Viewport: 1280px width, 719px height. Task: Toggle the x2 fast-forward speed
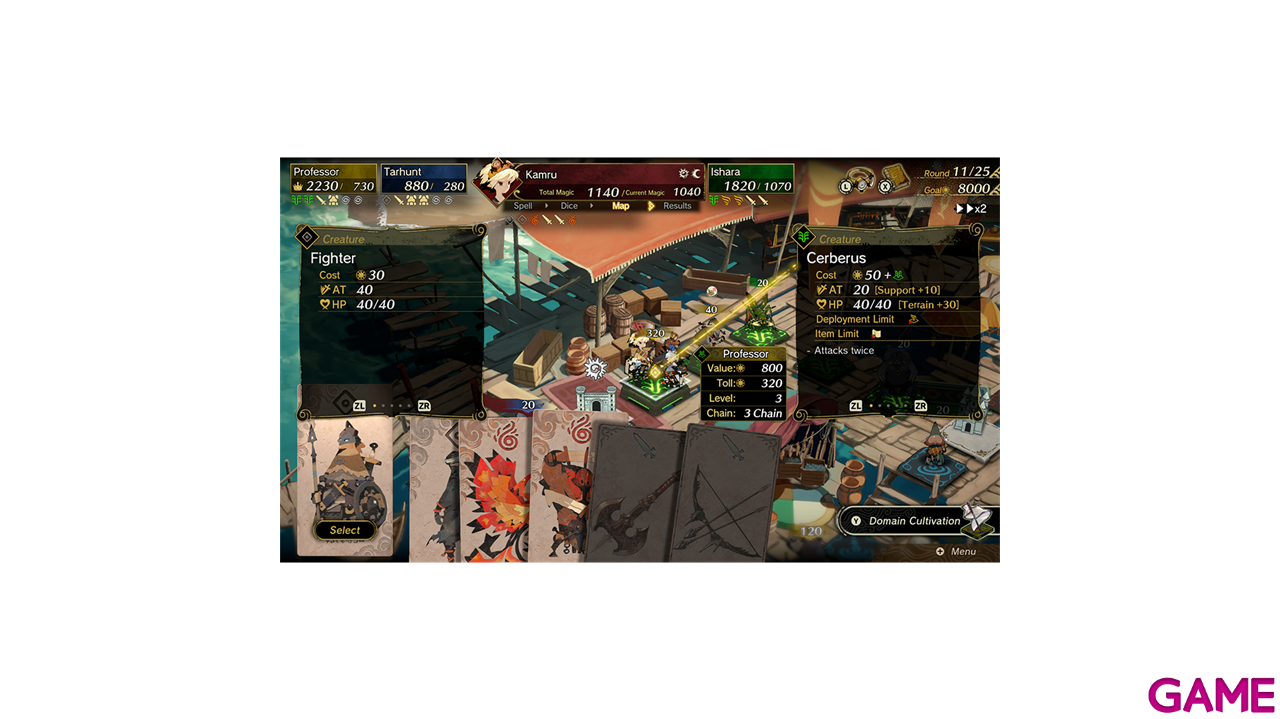tap(972, 209)
